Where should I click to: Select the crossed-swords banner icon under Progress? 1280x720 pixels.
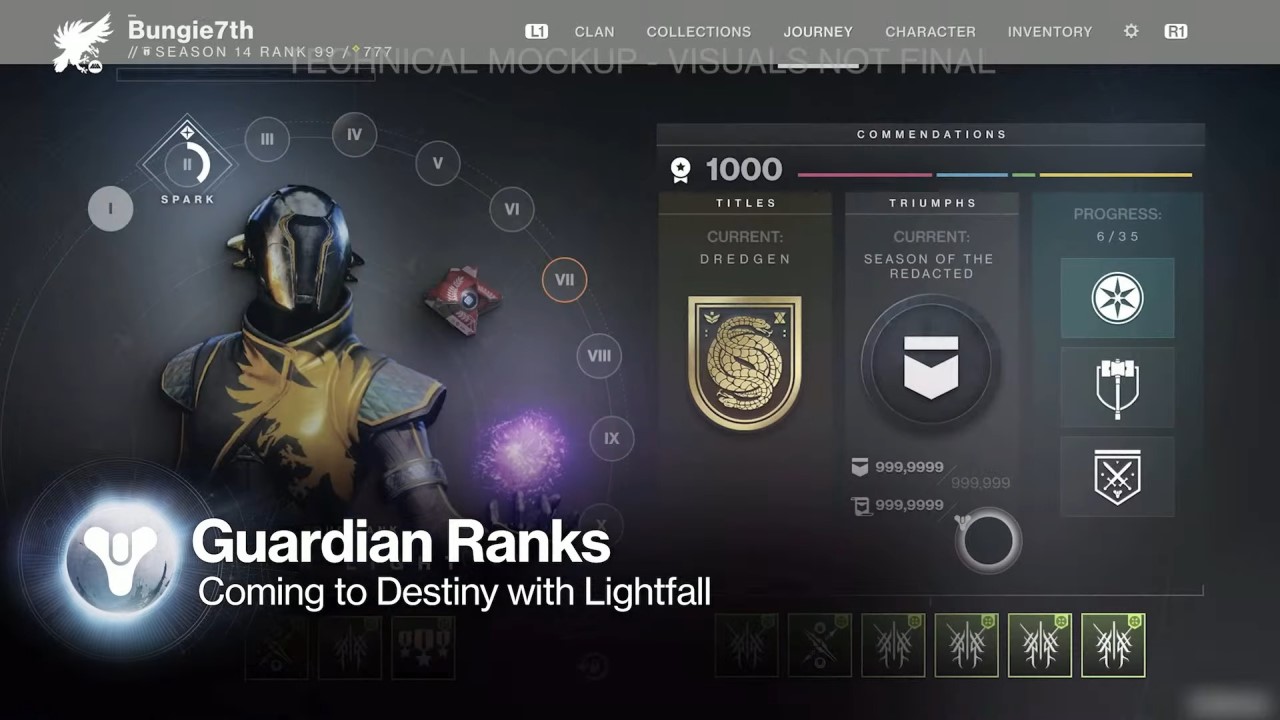pos(1117,478)
